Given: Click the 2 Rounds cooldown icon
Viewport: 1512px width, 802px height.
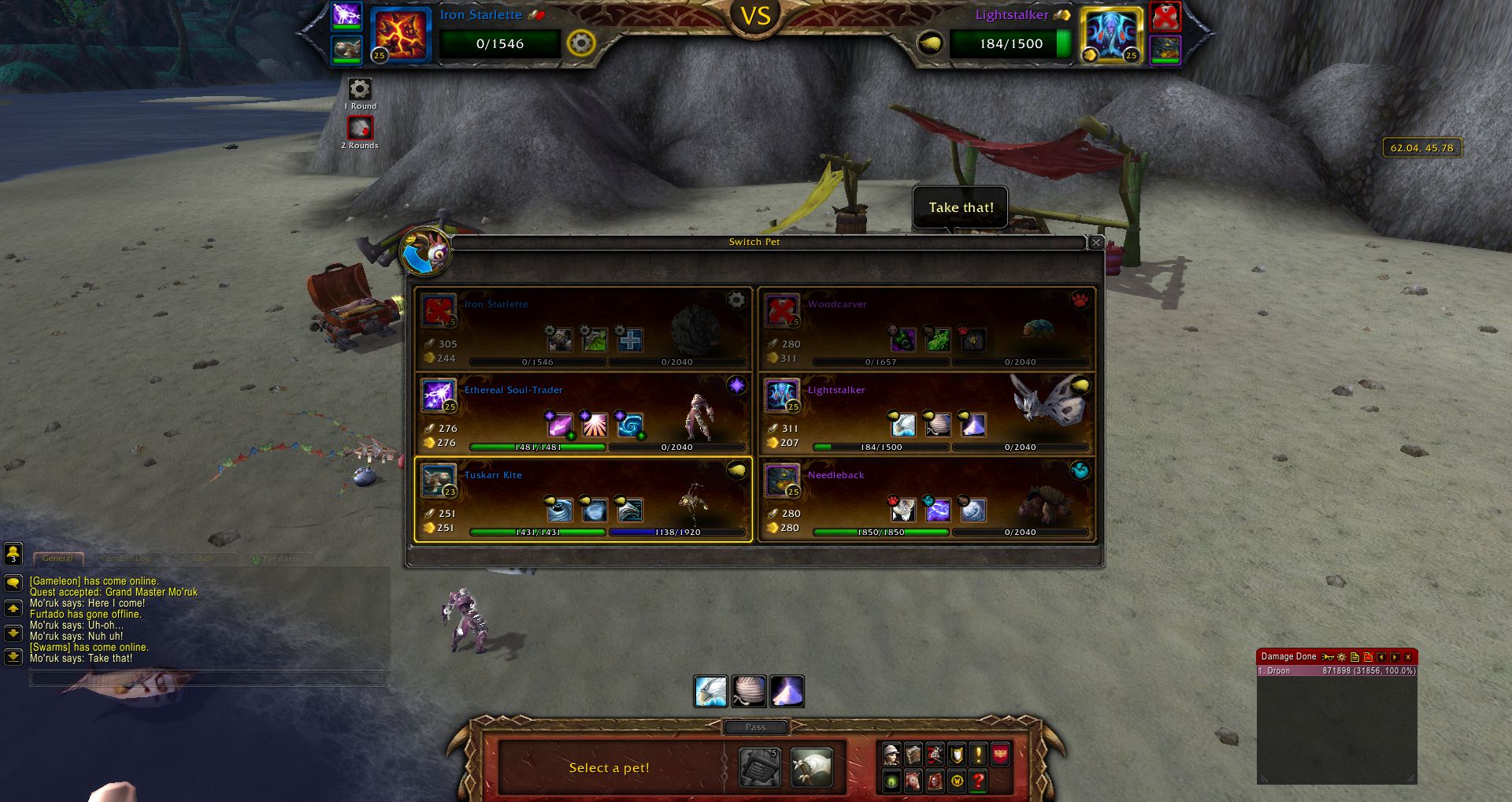Looking at the screenshot, I should point(360,128).
